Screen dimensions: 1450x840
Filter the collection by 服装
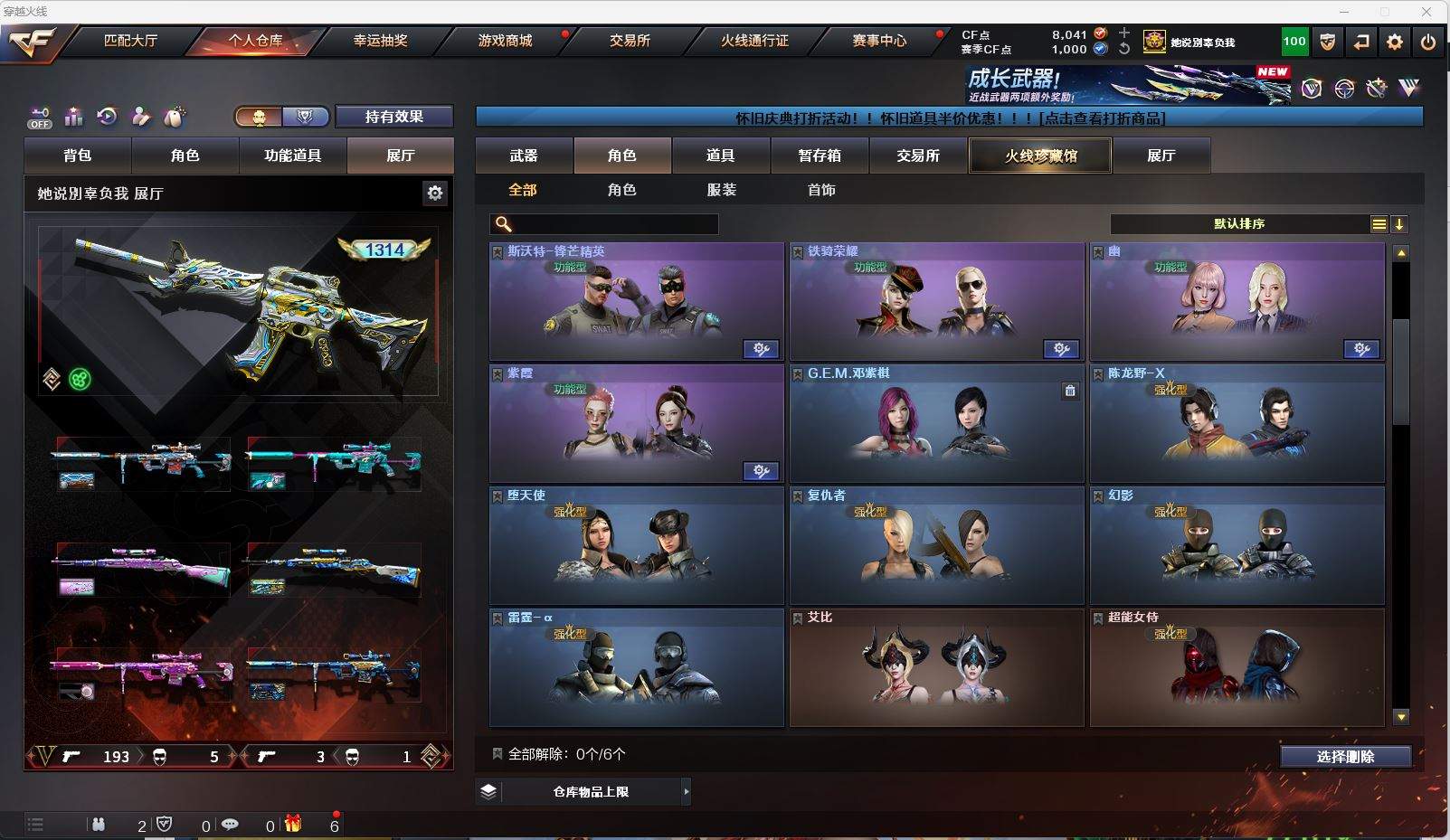[x=722, y=190]
